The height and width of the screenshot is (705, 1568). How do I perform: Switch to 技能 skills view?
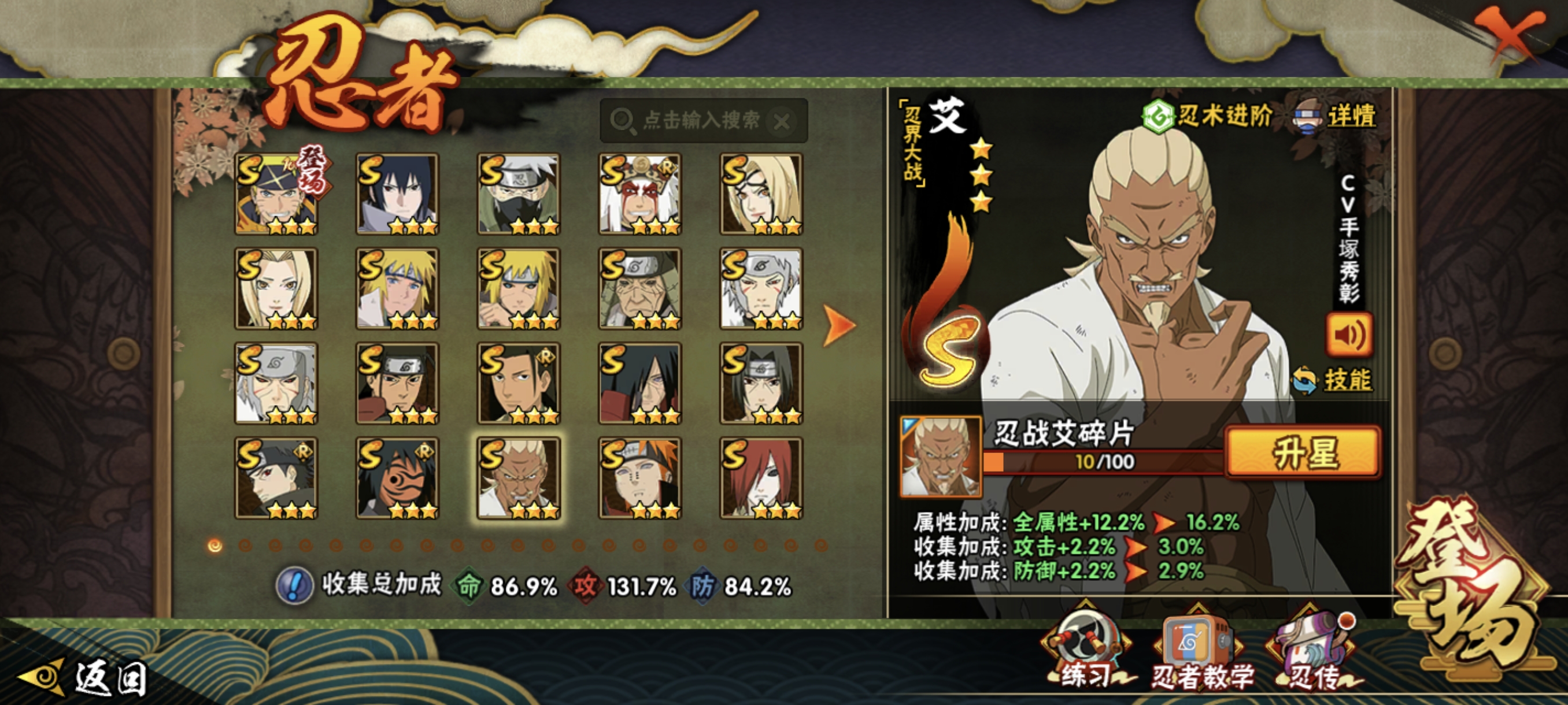pos(1333,380)
